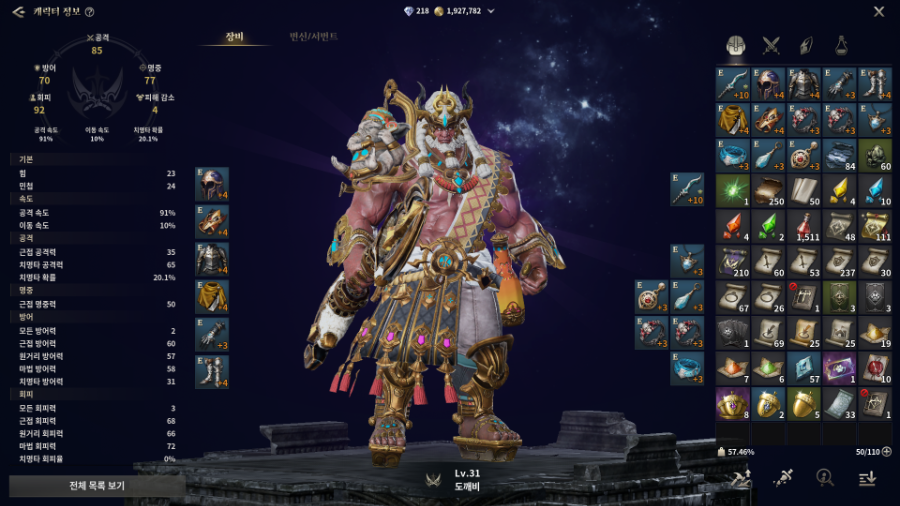The height and width of the screenshot is (506, 900).
Task: Select the 장비 equipment tab
Action: pyautogui.click(x=234, y=37)
